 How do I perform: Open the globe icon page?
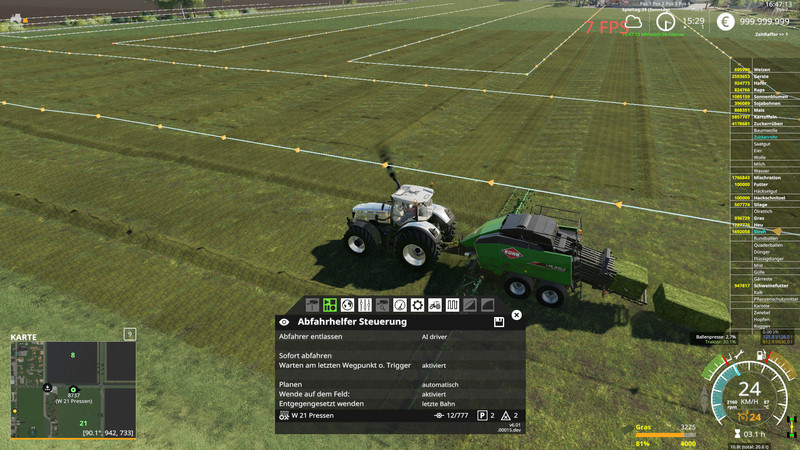click(347, 304)
